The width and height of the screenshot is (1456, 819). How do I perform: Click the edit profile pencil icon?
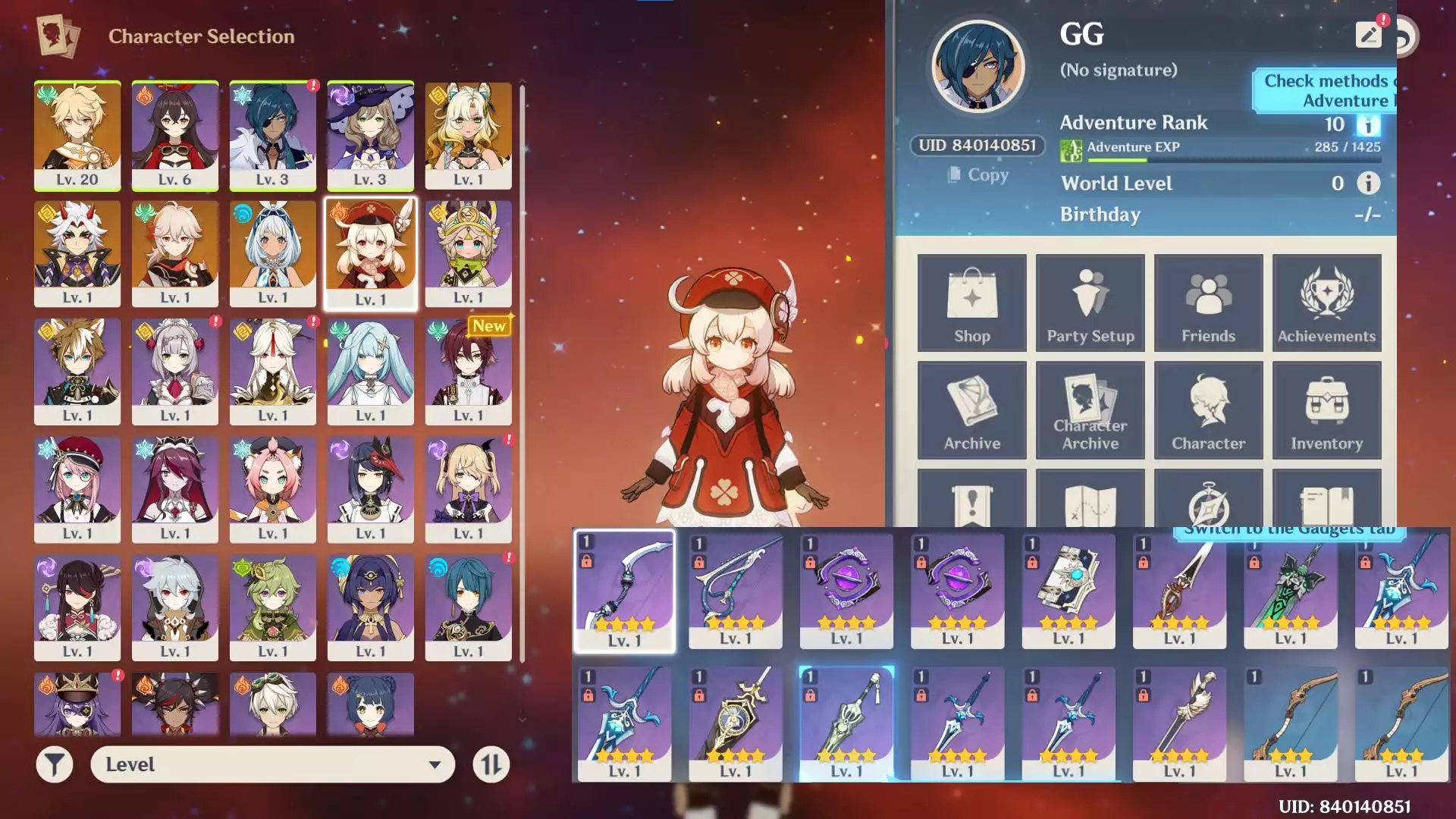tap(1368, 35)
